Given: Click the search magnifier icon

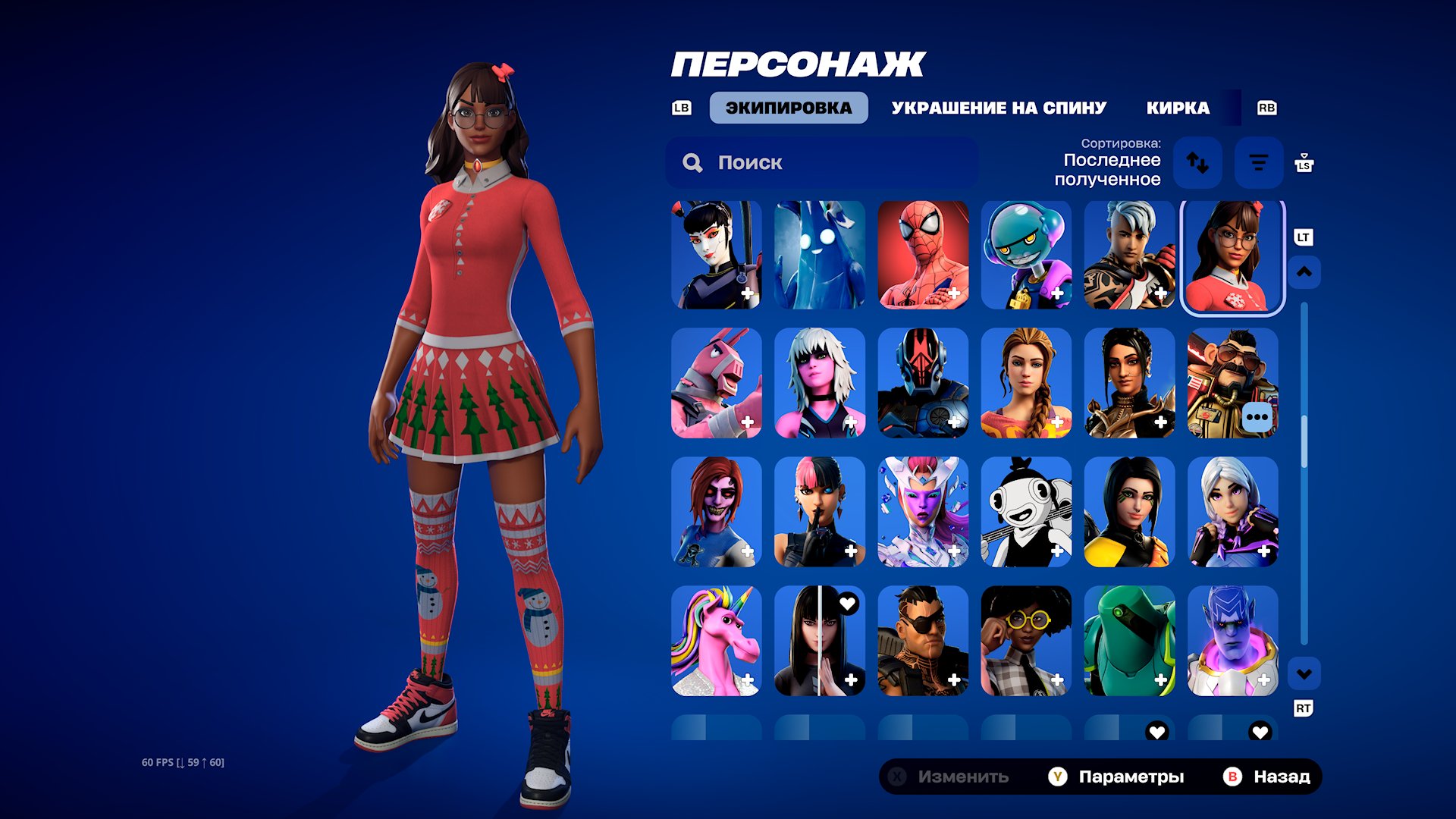Looking at the screenshot, I should point(692,162).
